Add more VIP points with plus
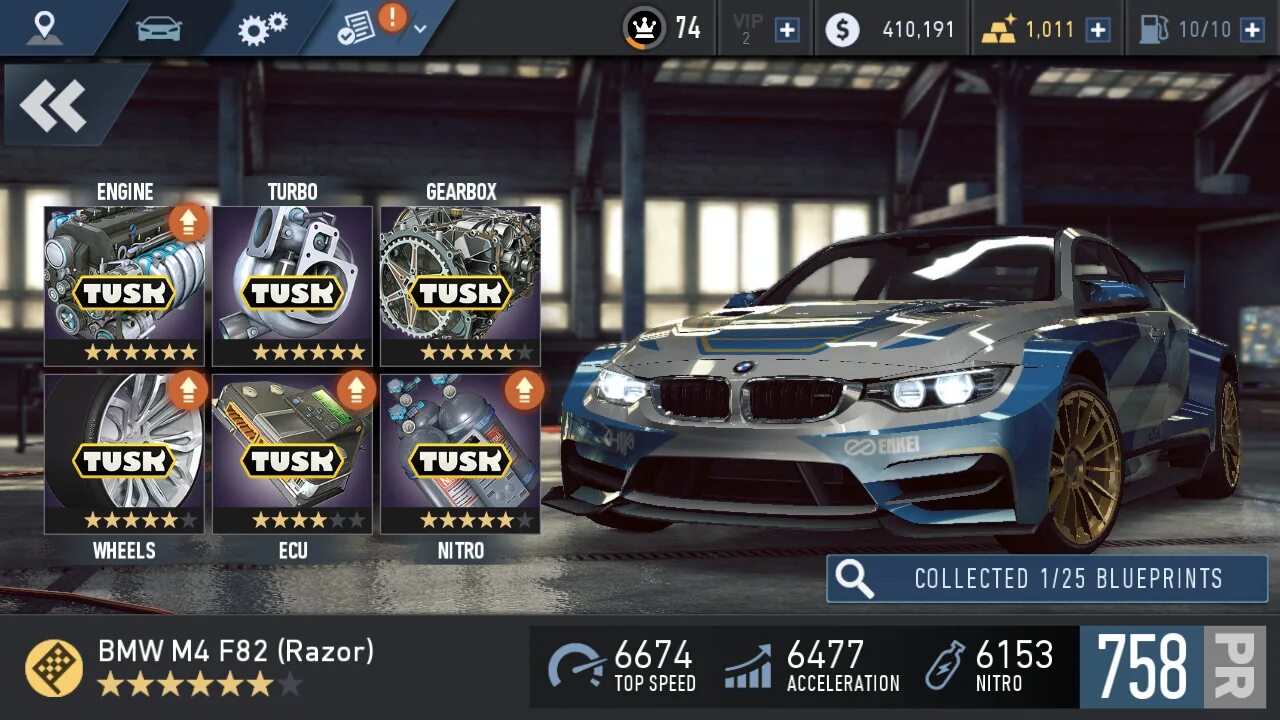The height and width of the screenshot is (720, 1280). coord(788,29)
